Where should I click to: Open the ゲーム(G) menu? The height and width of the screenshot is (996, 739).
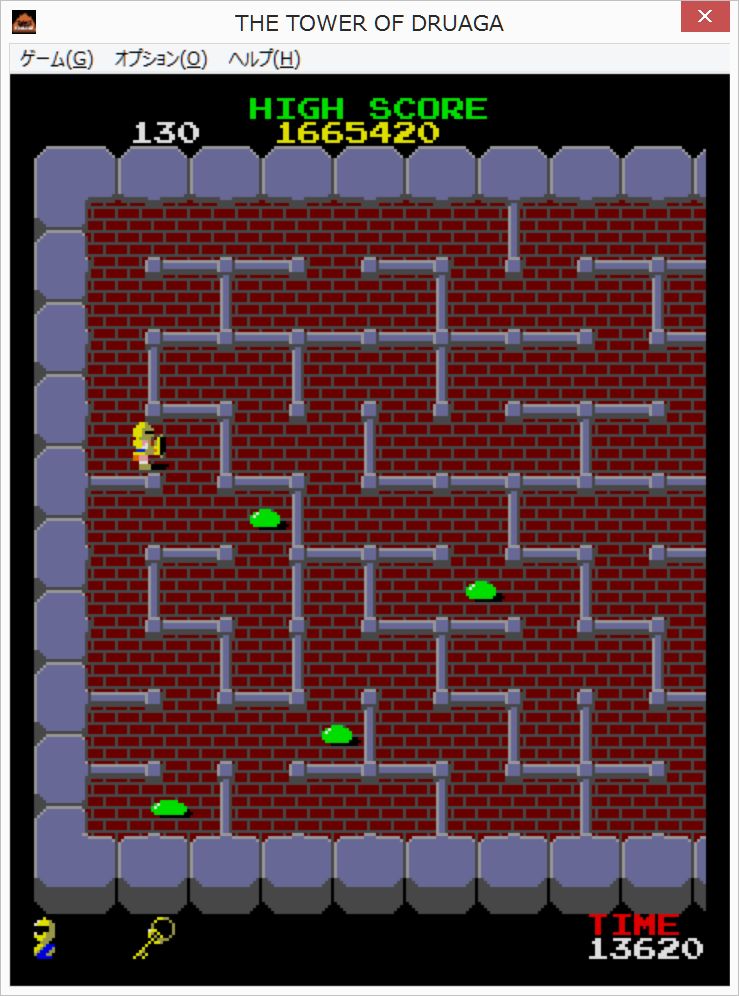(x=56, y=59)
